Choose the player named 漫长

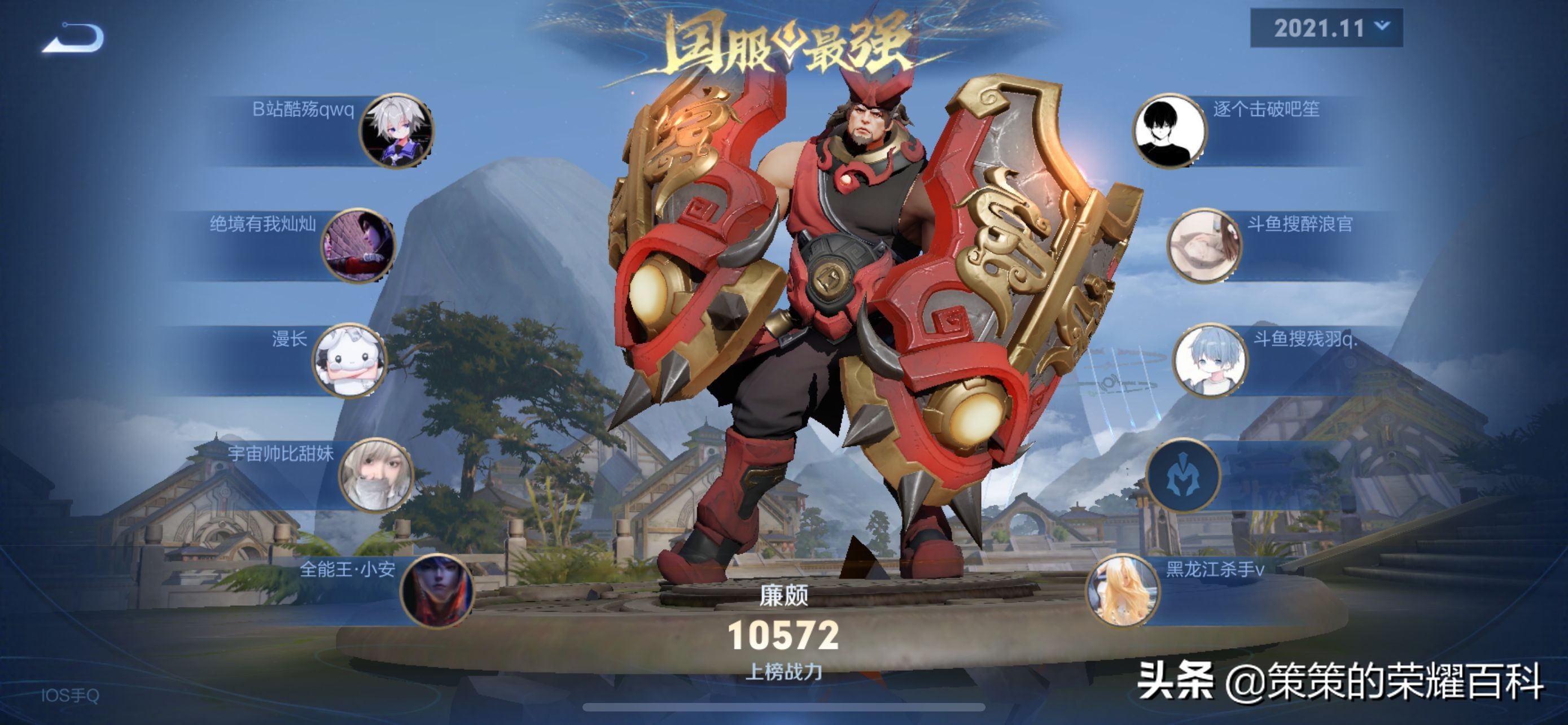click(x=349, y=360)
